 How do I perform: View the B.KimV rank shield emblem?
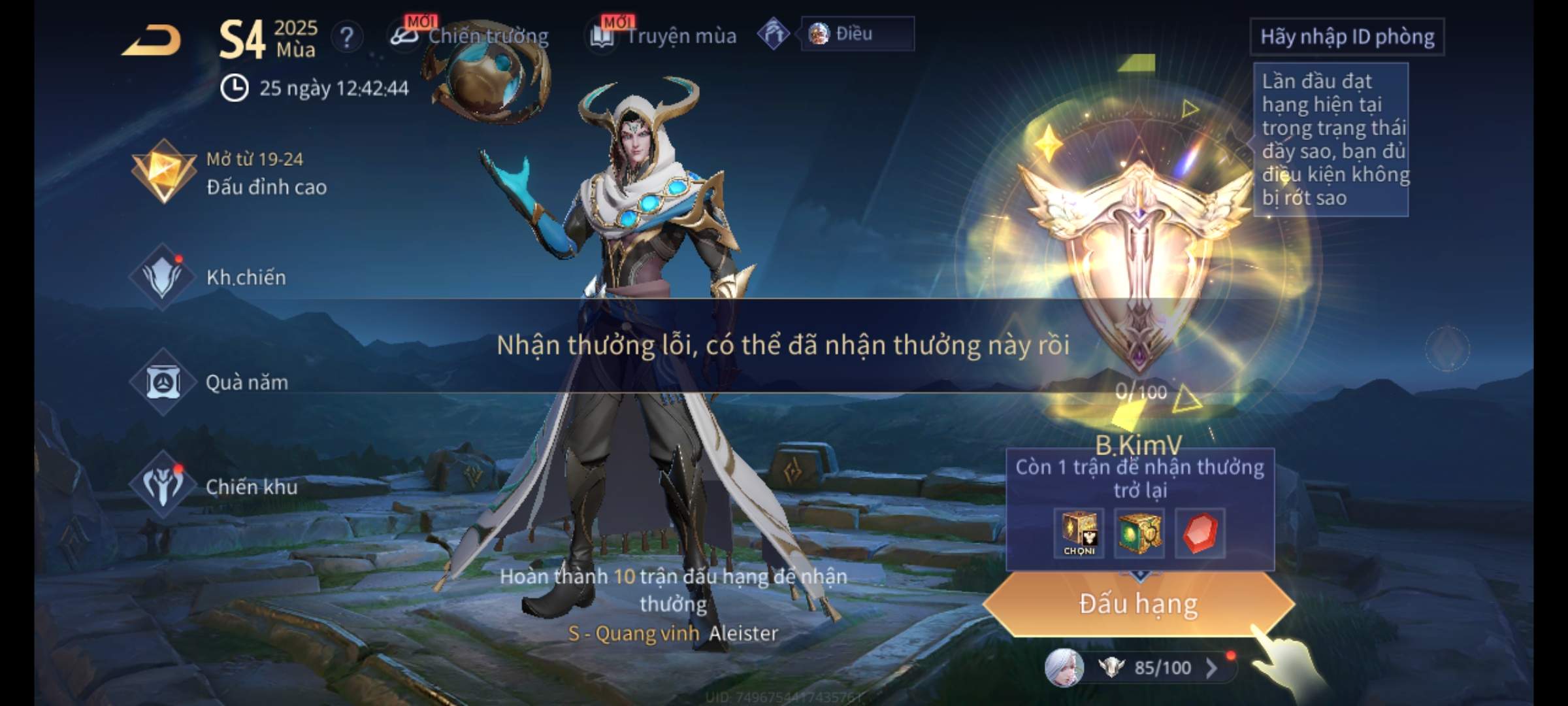(x=1138, y=261)
